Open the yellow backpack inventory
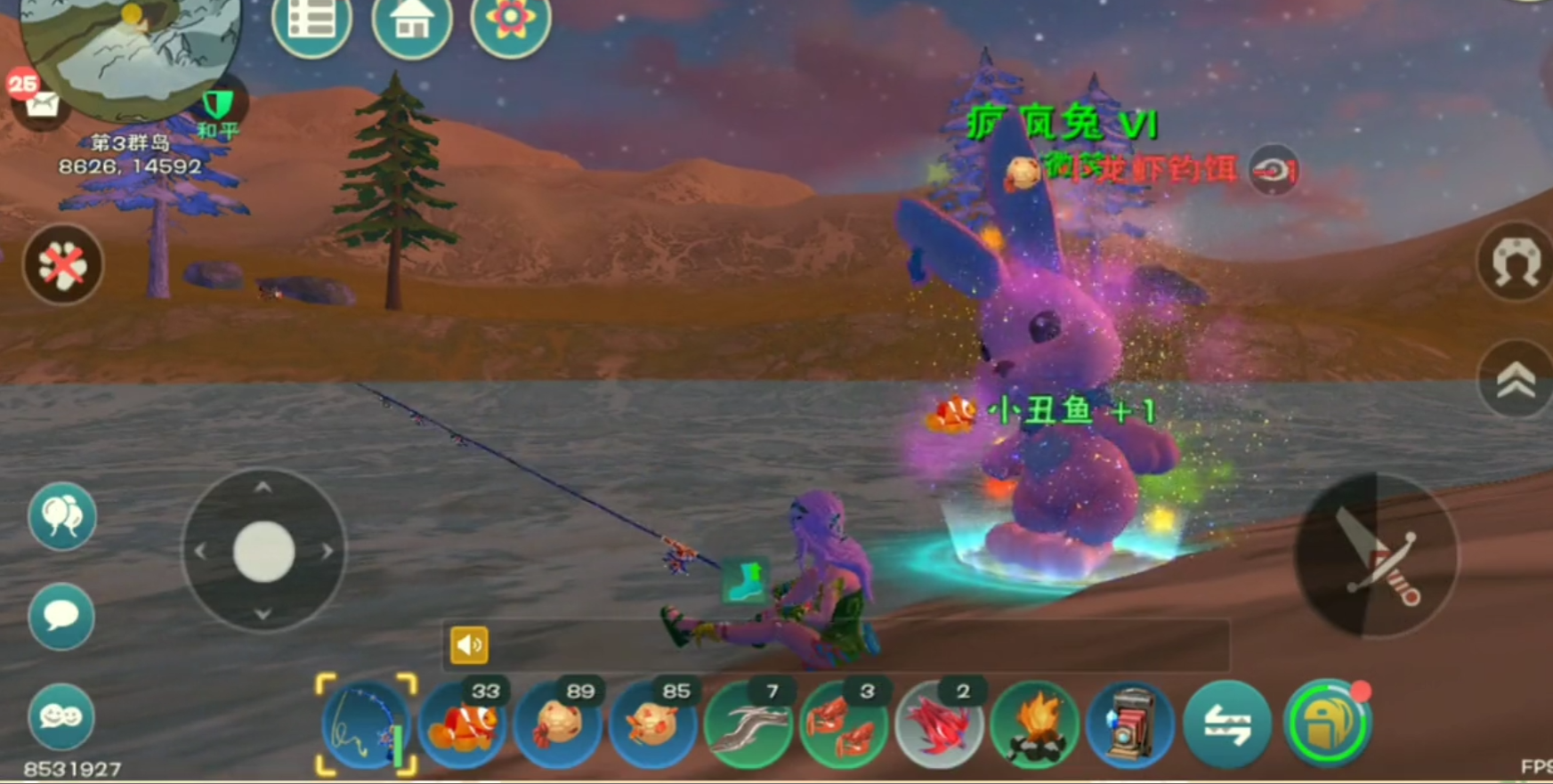Image resolution: width=1553 pixels, height=784 pixels. 1327,724
